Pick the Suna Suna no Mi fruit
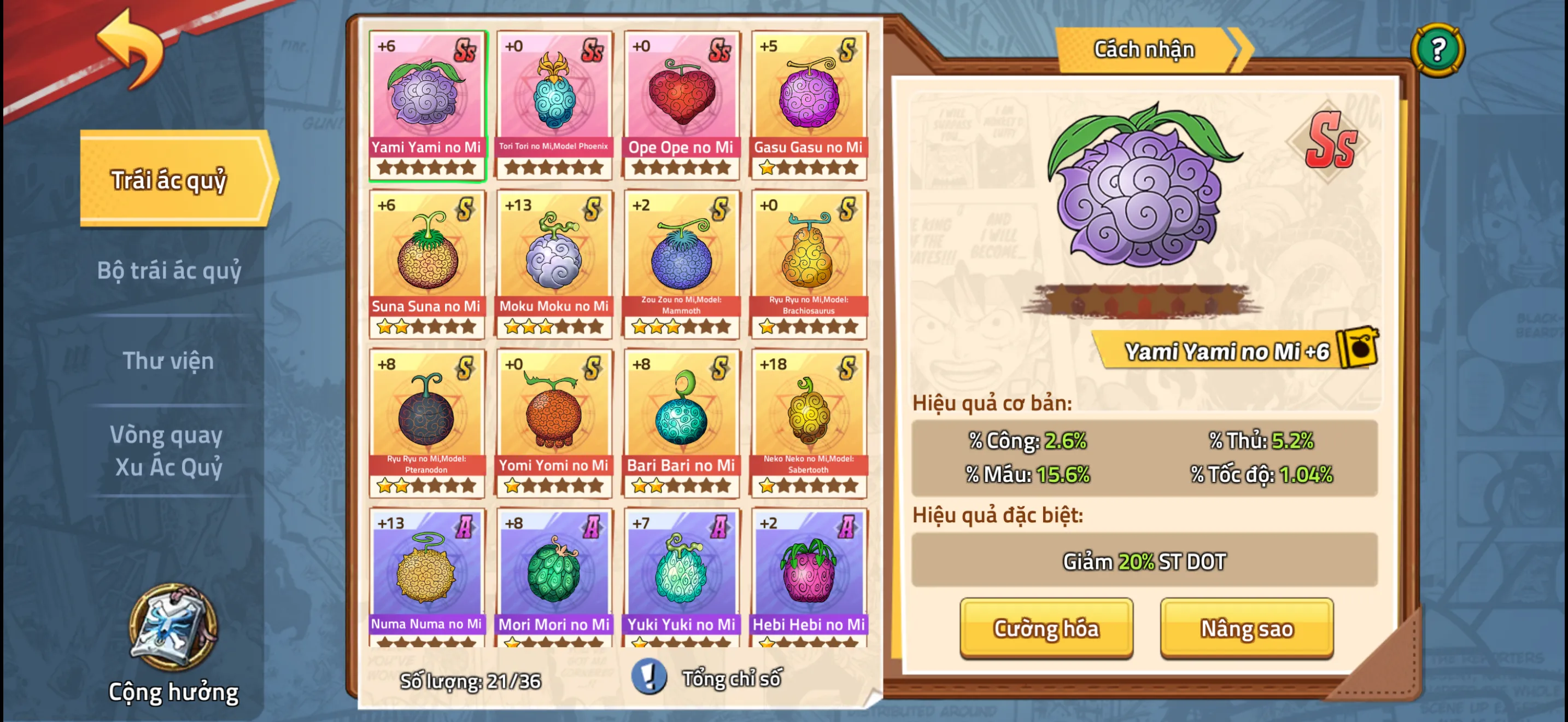Image resolution: width=1568 pixels, height=722 pixels. coord(426,264)
